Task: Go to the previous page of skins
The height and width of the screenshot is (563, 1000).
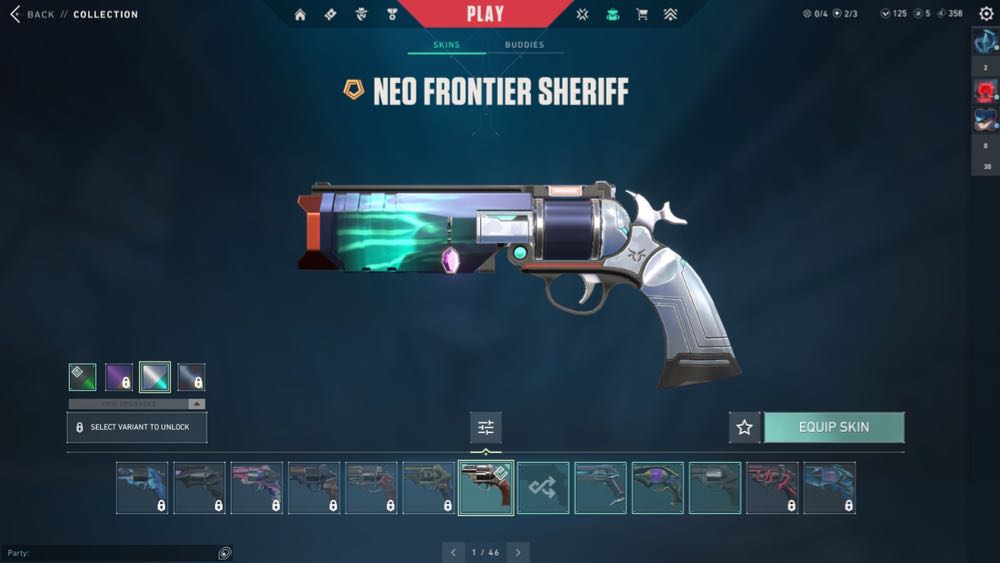Action: 454,552
